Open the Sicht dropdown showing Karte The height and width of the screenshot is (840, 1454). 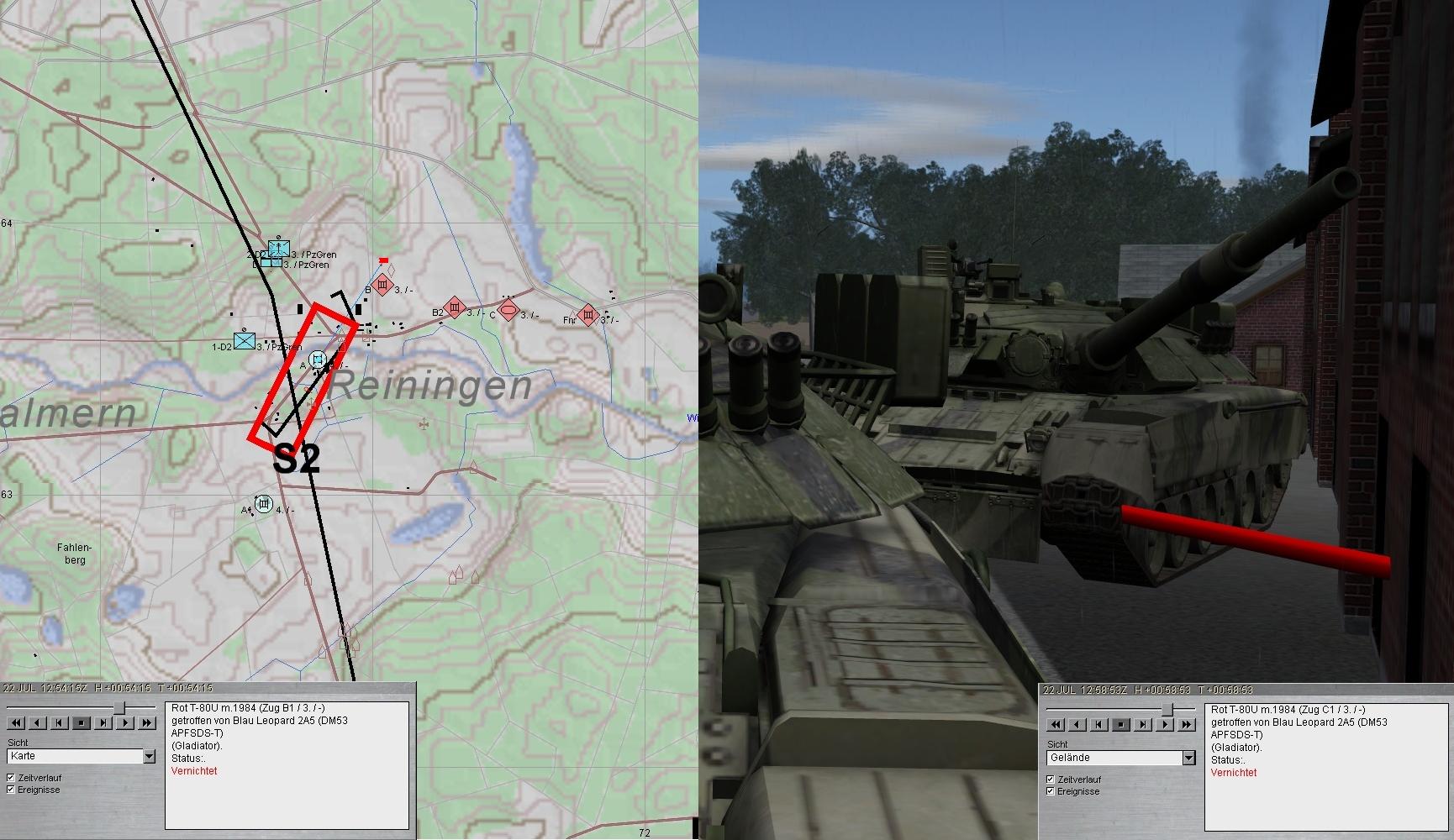149,756
